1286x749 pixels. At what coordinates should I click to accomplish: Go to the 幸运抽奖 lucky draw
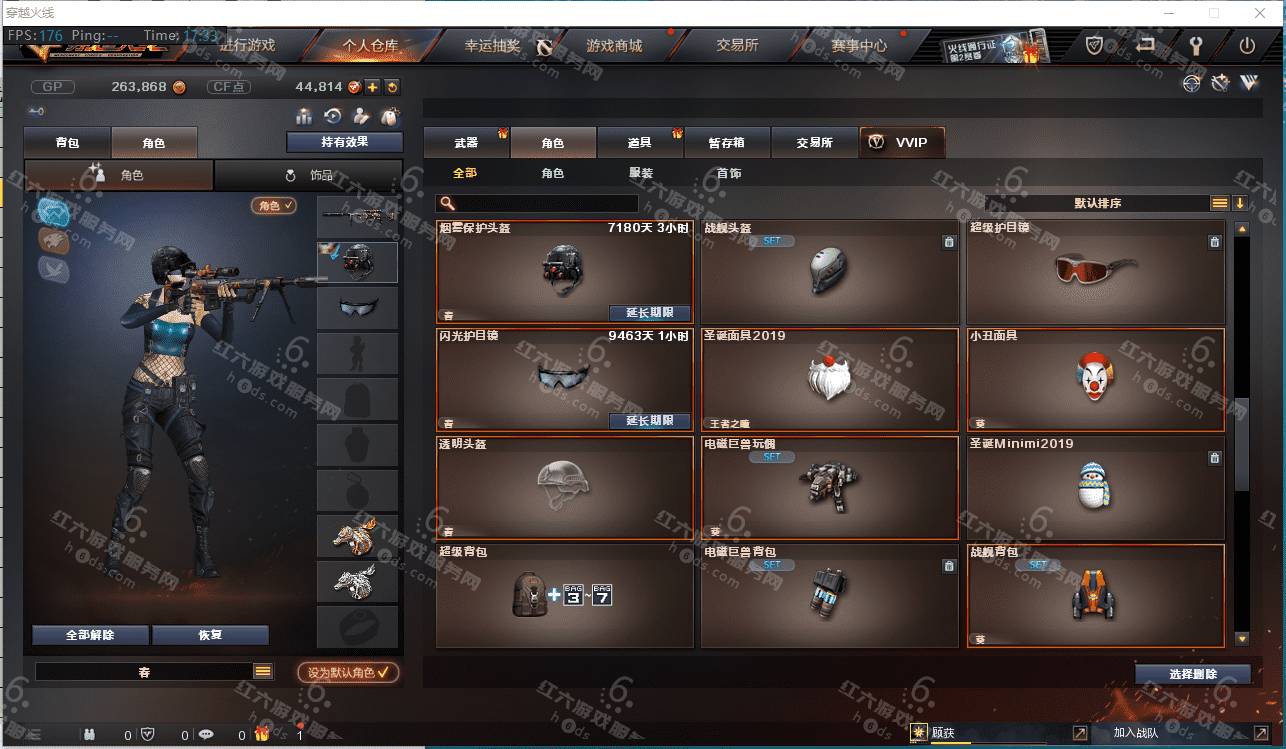[x=492, y=46]
